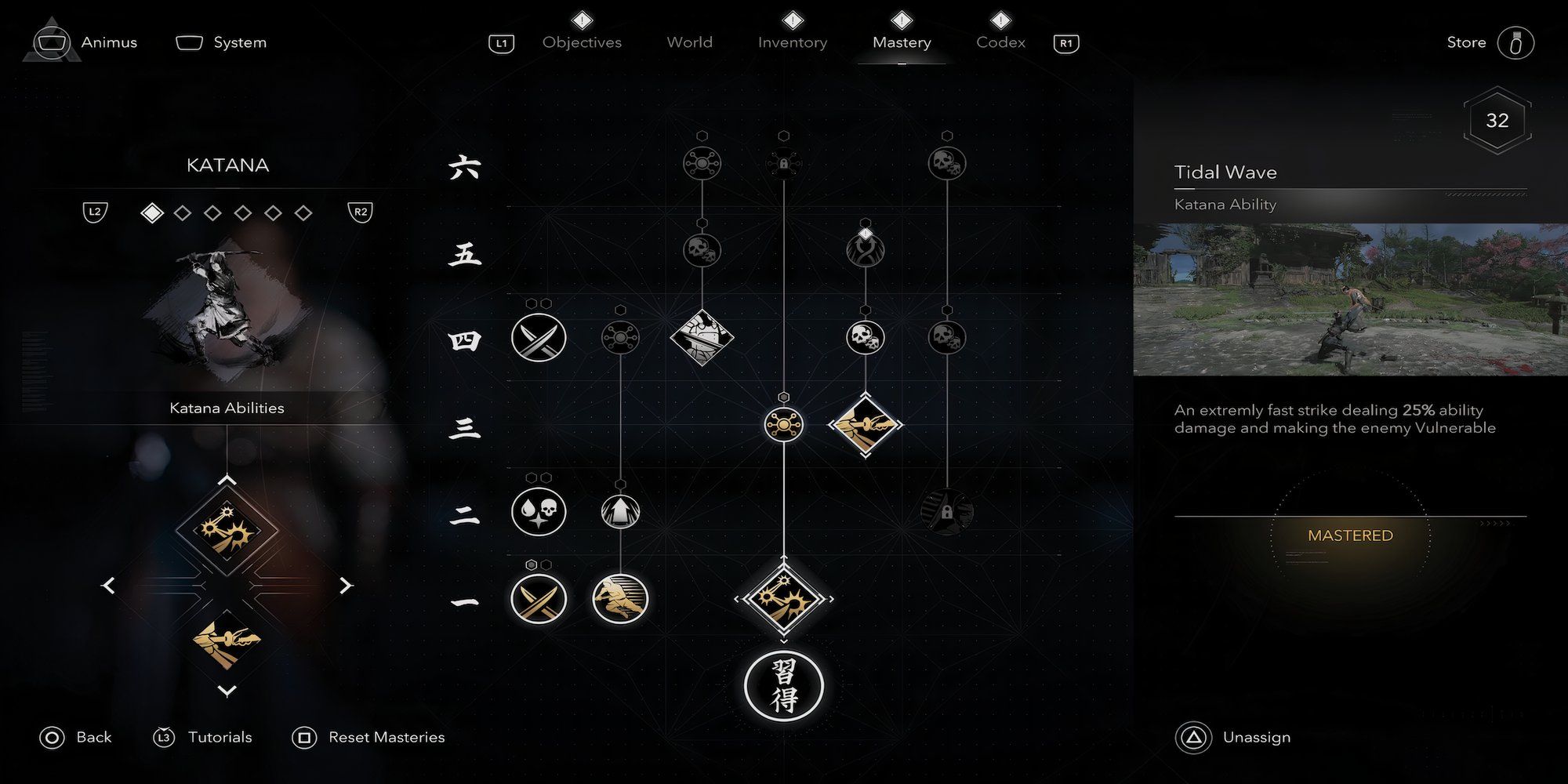1568x784 pixels.
Task: Click the left arrow beside equipped abilities
Action: click(x=109, y=586)
